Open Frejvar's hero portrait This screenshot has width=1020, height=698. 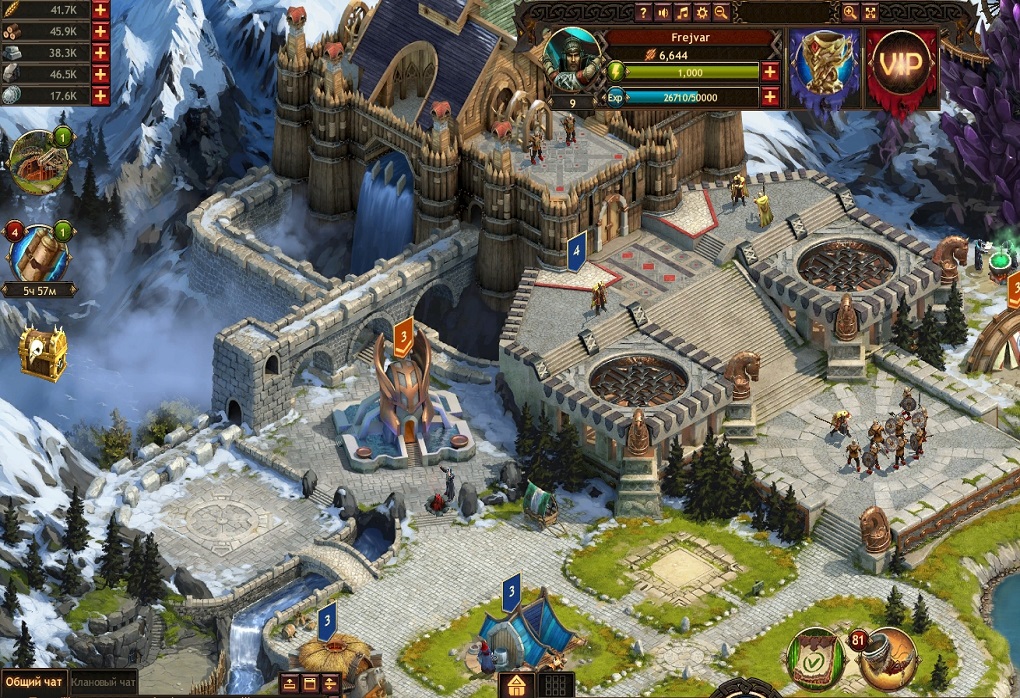pyautogui.click(x=572, y=60)
